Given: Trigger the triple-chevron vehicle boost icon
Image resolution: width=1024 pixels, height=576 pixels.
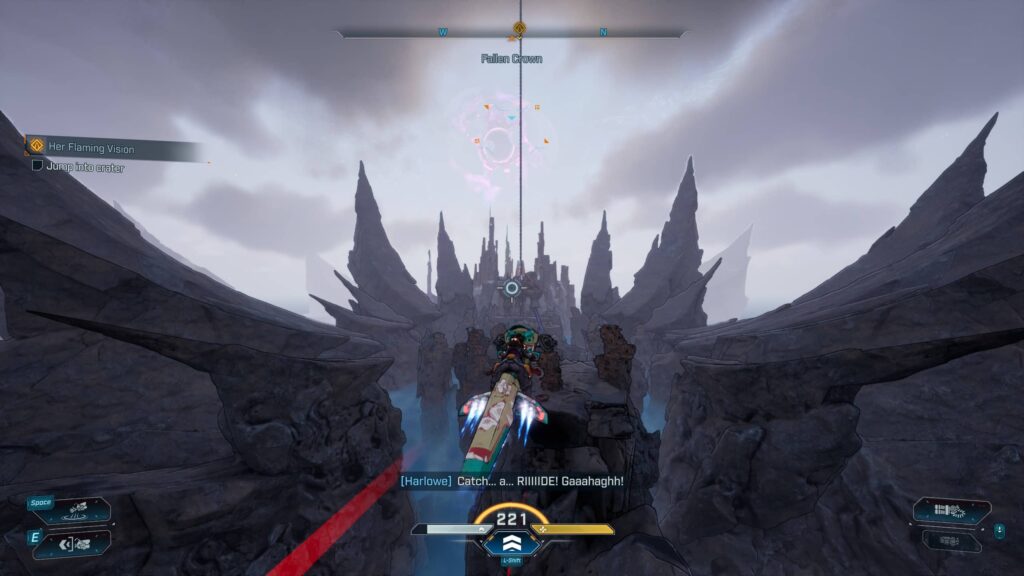Looking at the screenshot, I should coord(511,544).
